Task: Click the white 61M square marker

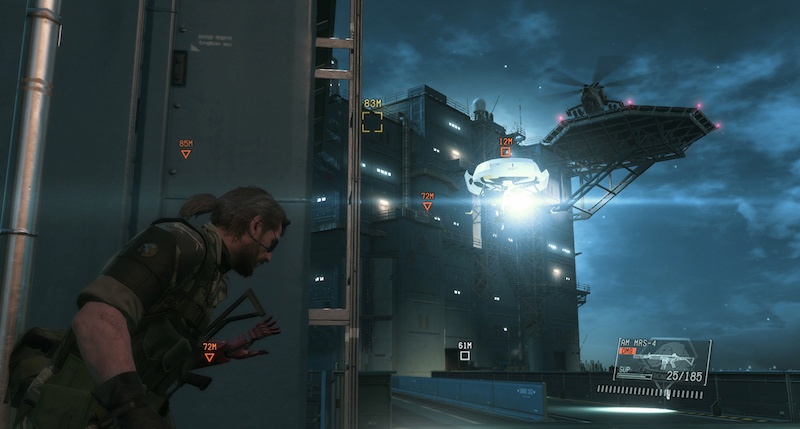Action: pos(464,355)
